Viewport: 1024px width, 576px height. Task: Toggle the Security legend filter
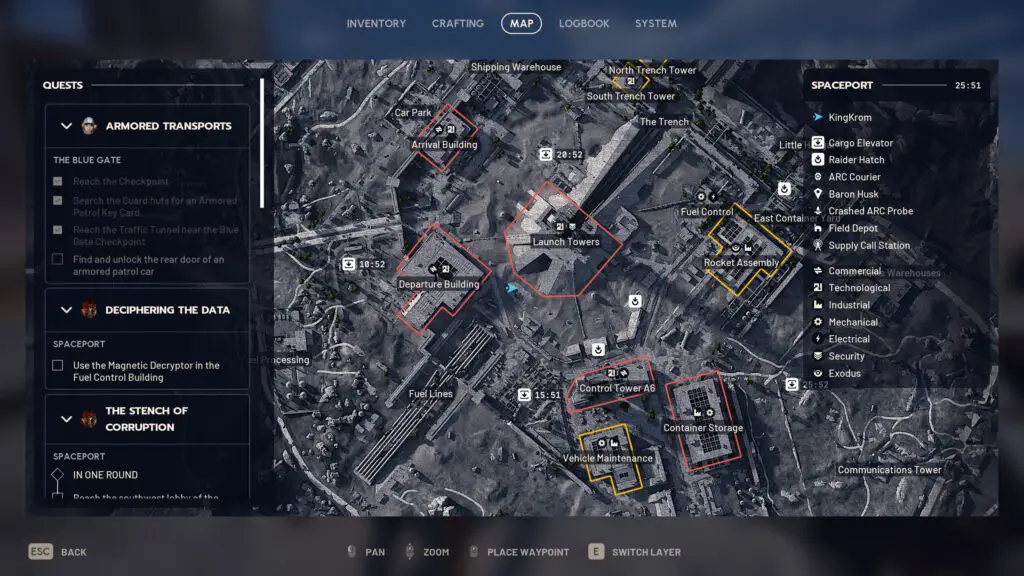[x=846, y=356]
